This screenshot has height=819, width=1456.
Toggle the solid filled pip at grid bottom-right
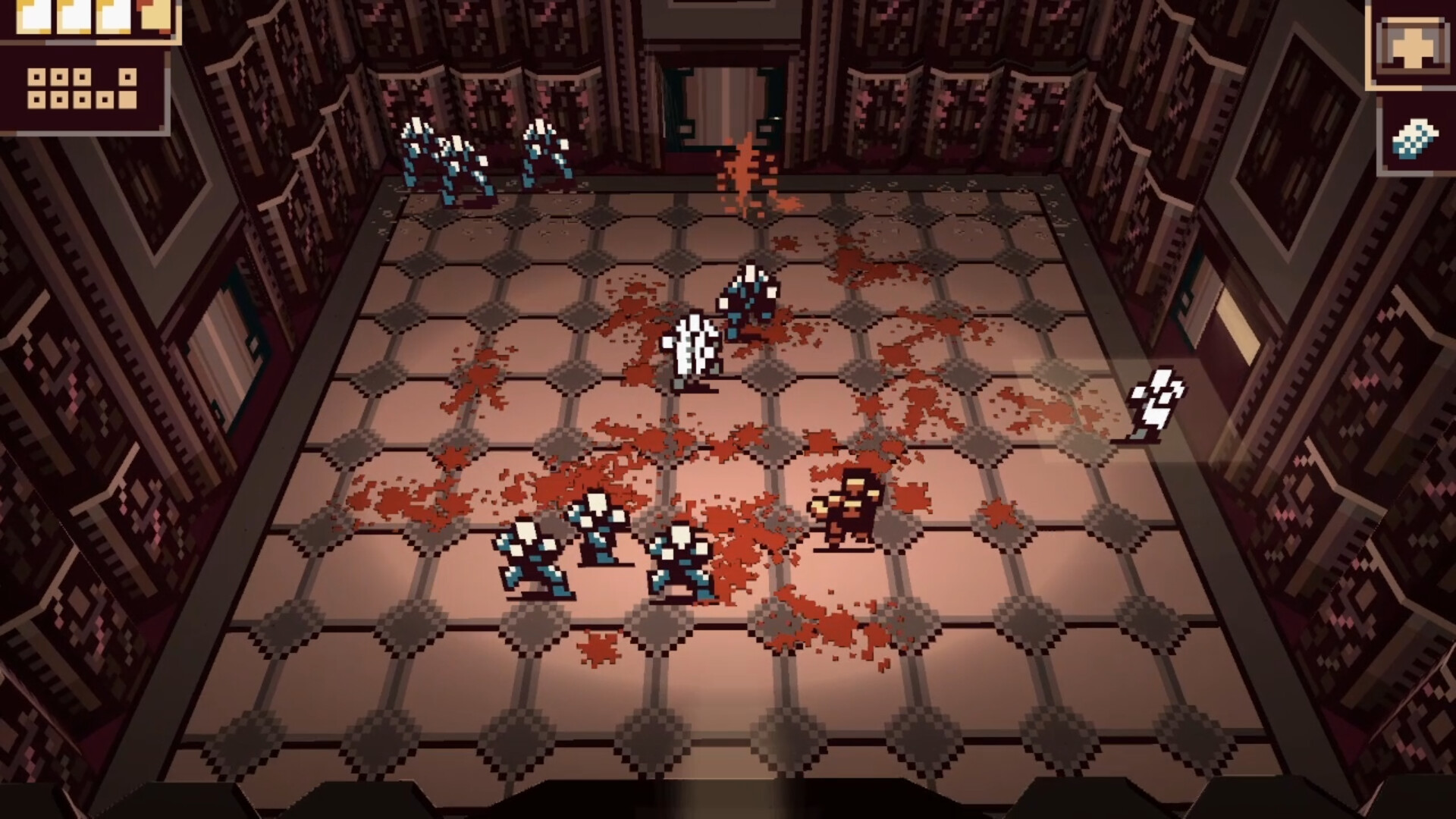pos(128,101)
